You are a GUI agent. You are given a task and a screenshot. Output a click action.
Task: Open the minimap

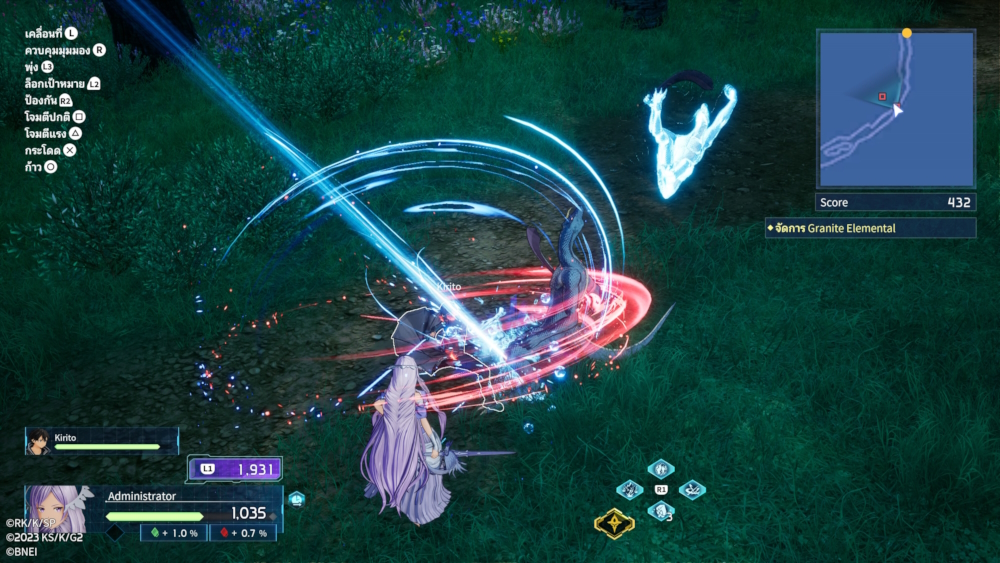[x=896, y=109]
